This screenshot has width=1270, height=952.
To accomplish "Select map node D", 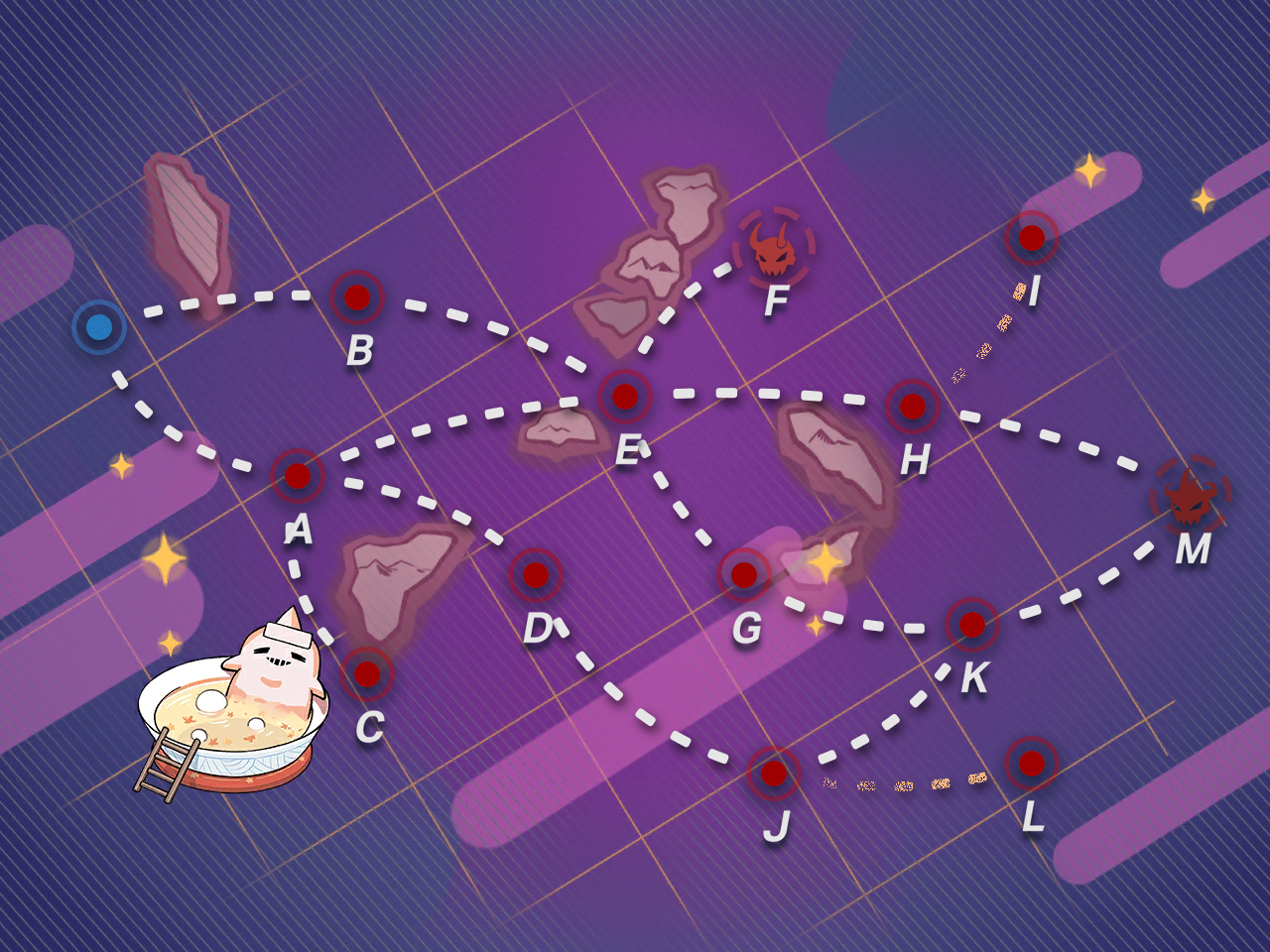I will 536,575.
